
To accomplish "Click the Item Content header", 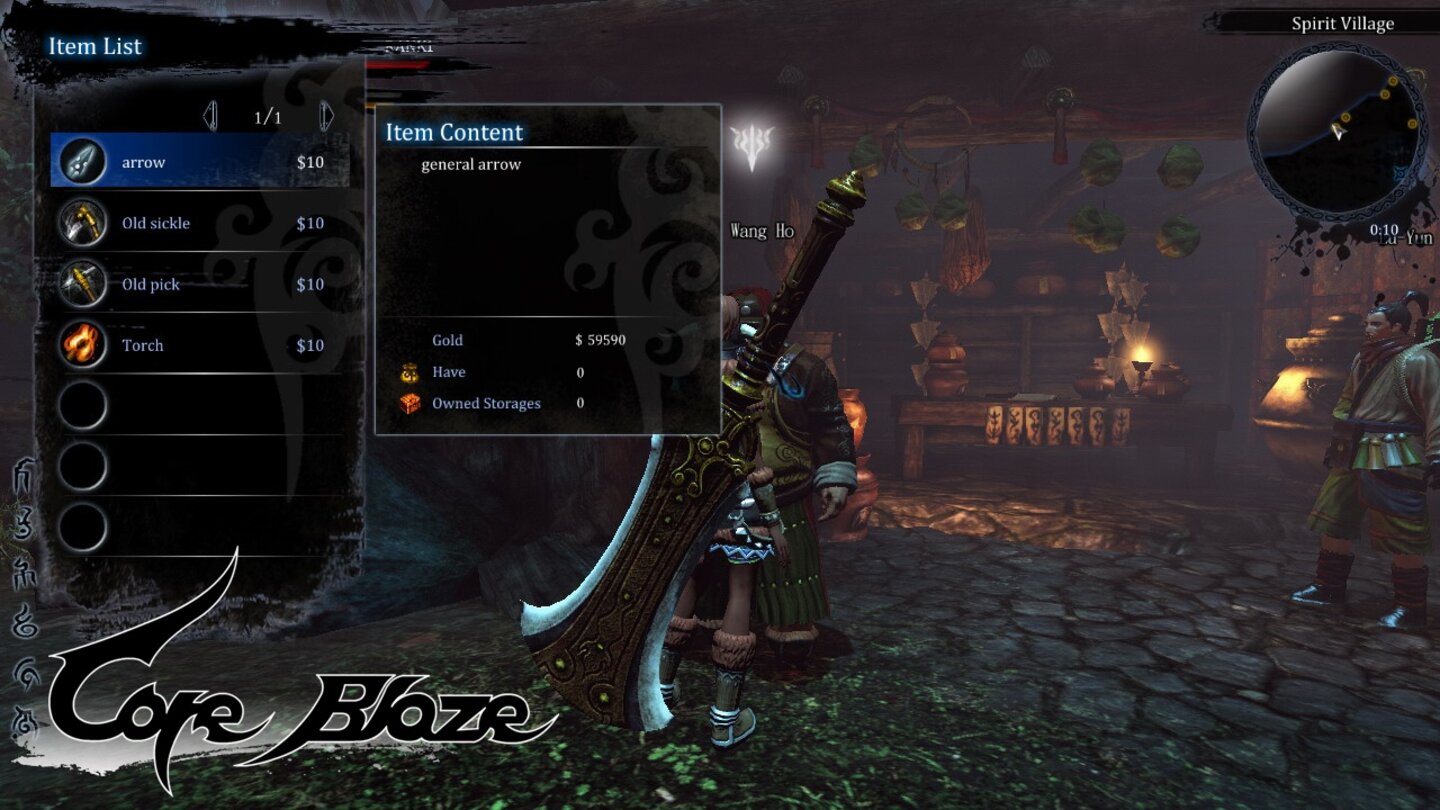I will click(x=452, y=132).
